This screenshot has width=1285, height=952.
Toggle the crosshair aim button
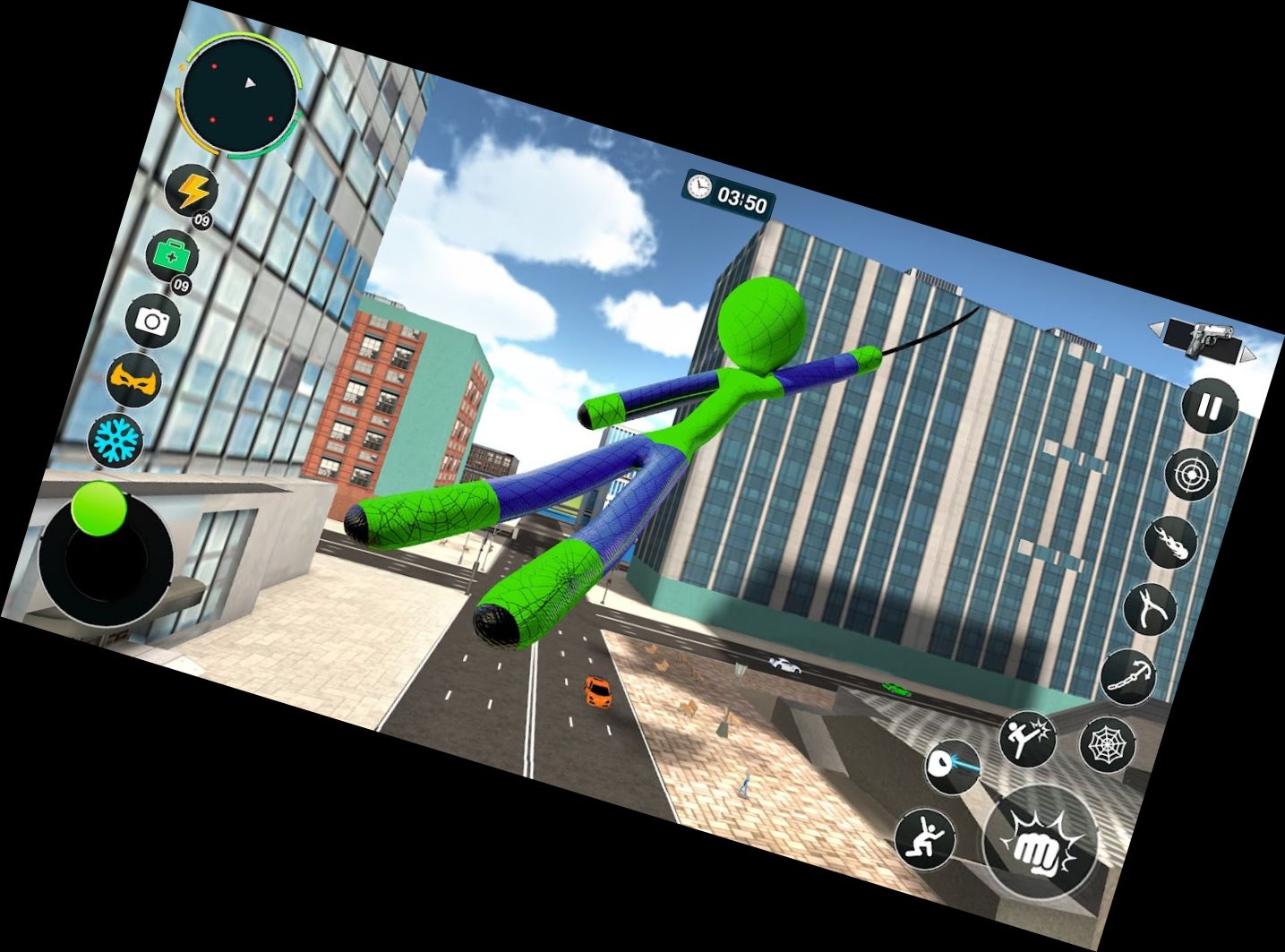click(1192, 474)
